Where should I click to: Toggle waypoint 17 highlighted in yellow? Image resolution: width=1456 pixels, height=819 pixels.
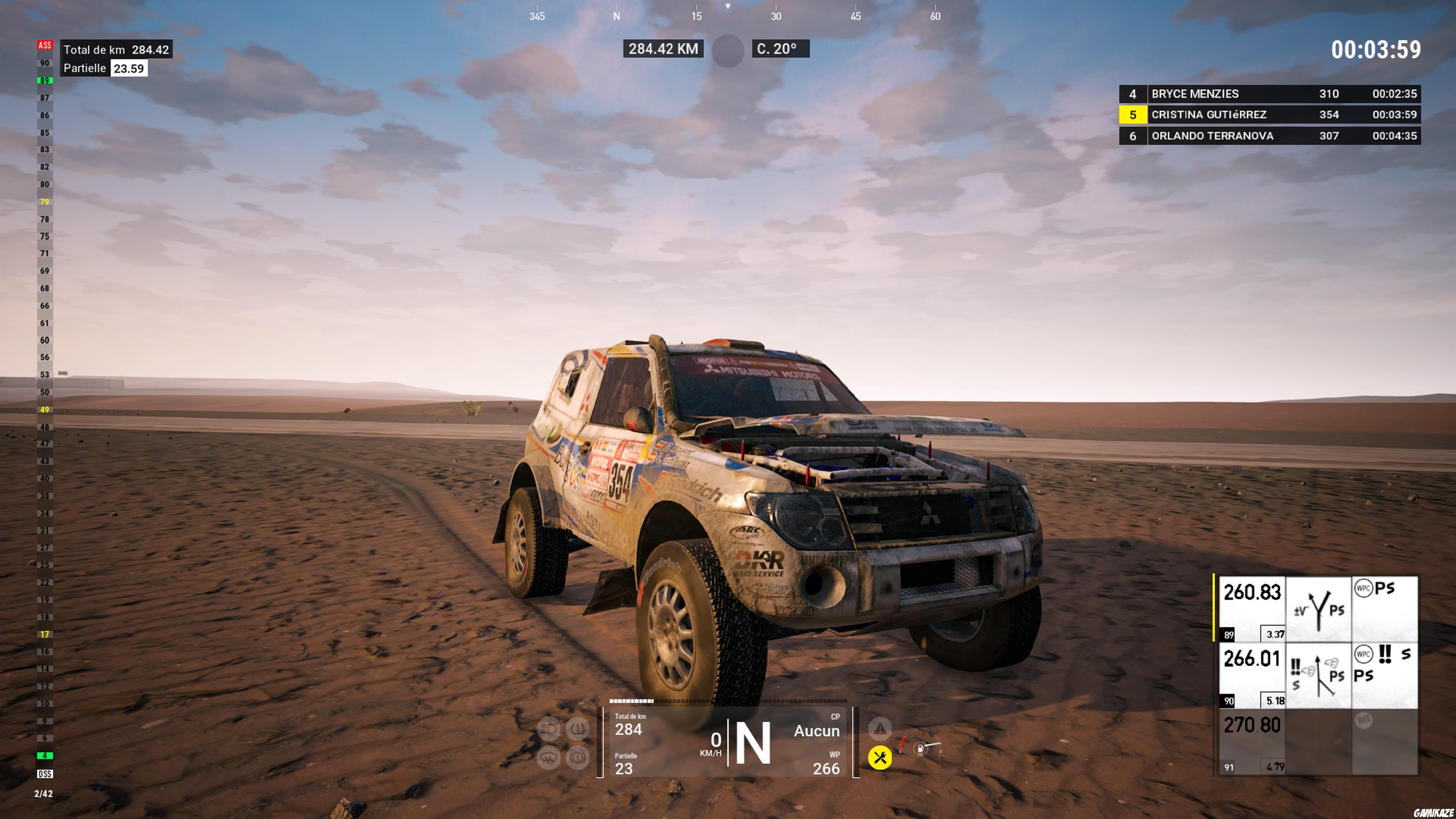tap(45, 635)
